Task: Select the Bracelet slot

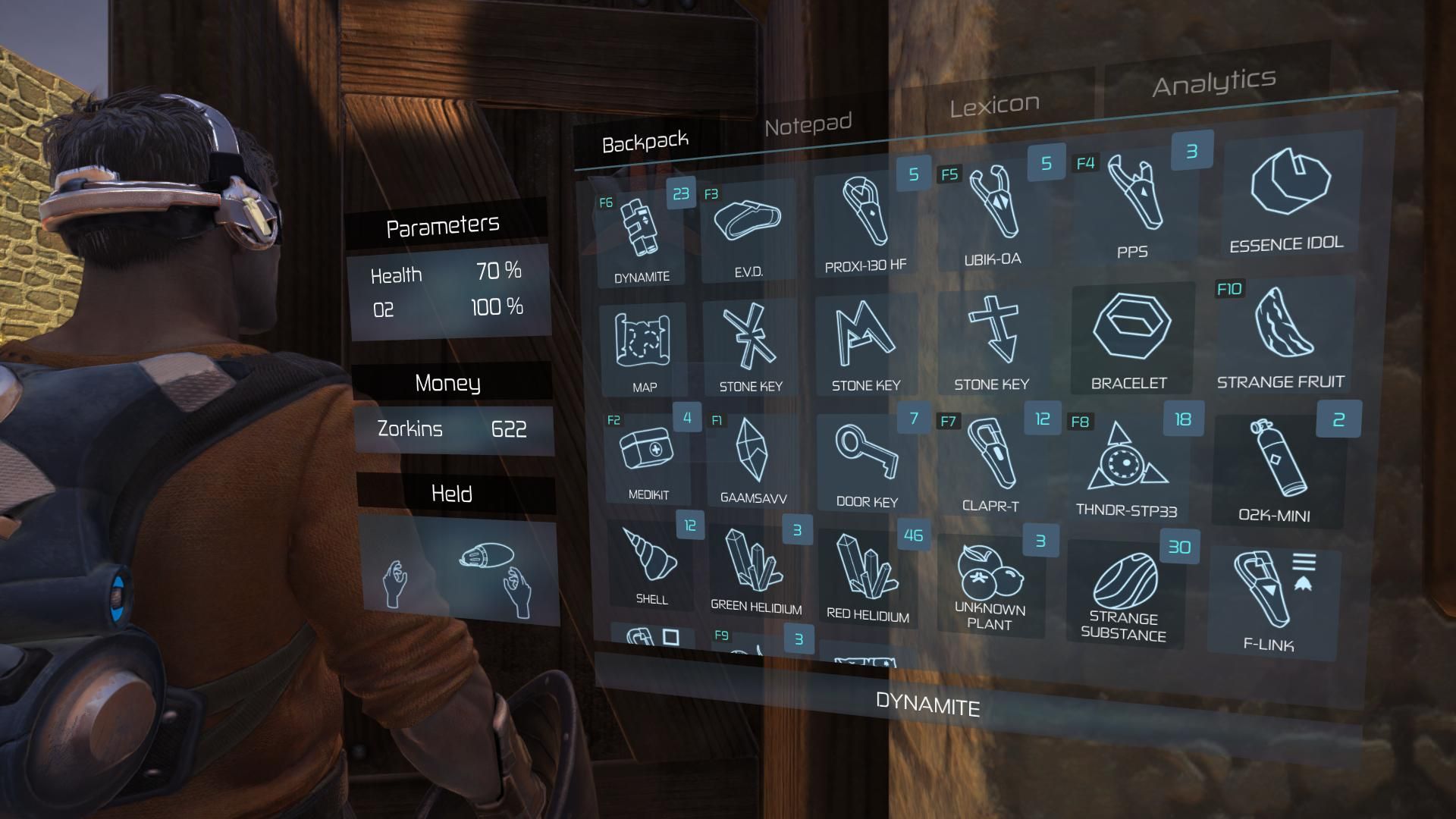Action: point(1131,337)
